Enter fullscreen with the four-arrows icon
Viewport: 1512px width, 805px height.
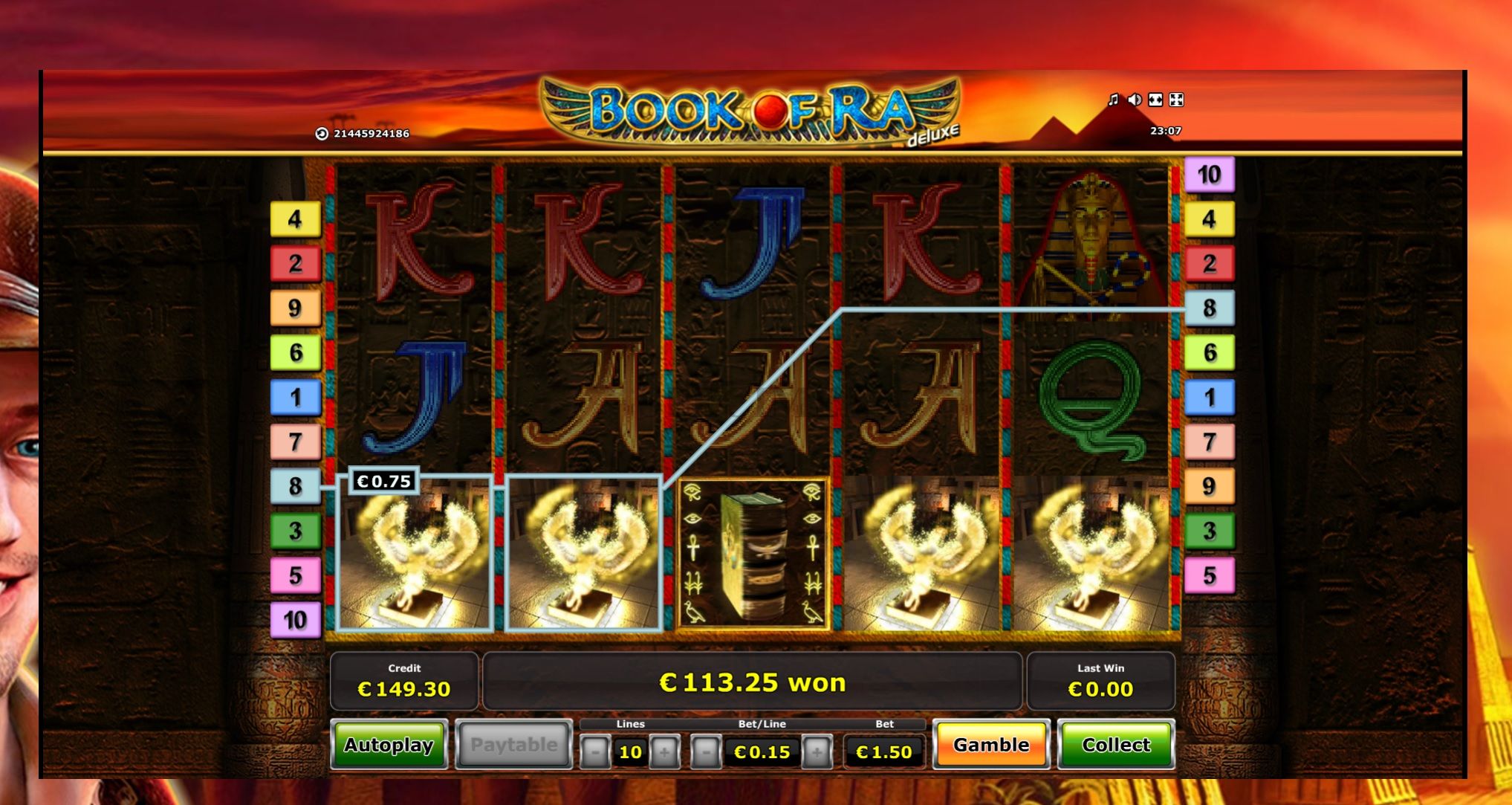pos(1176,100)
